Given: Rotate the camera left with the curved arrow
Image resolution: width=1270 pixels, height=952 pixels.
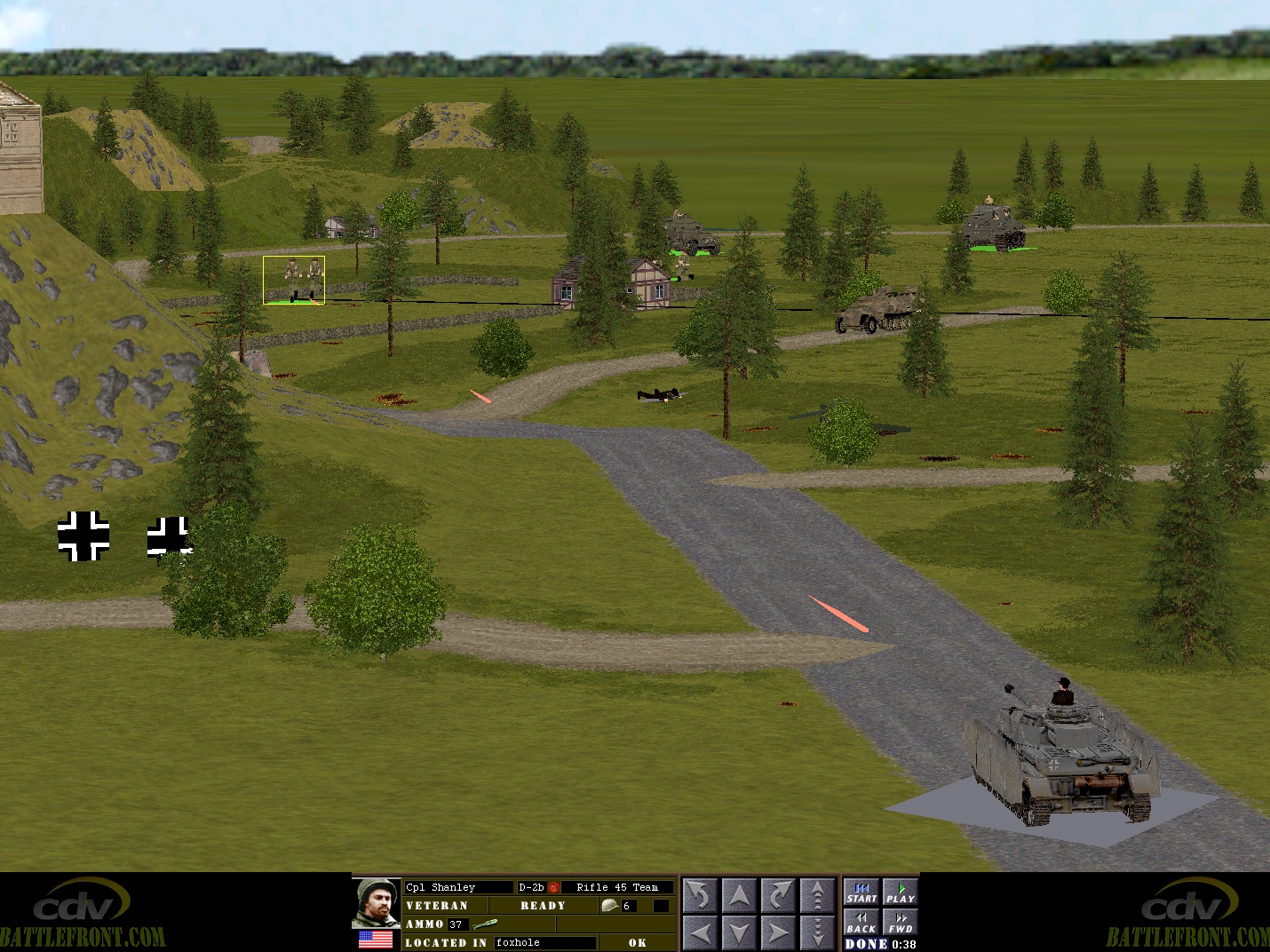Looking at the screenshot, I should [x=700, y=895].
